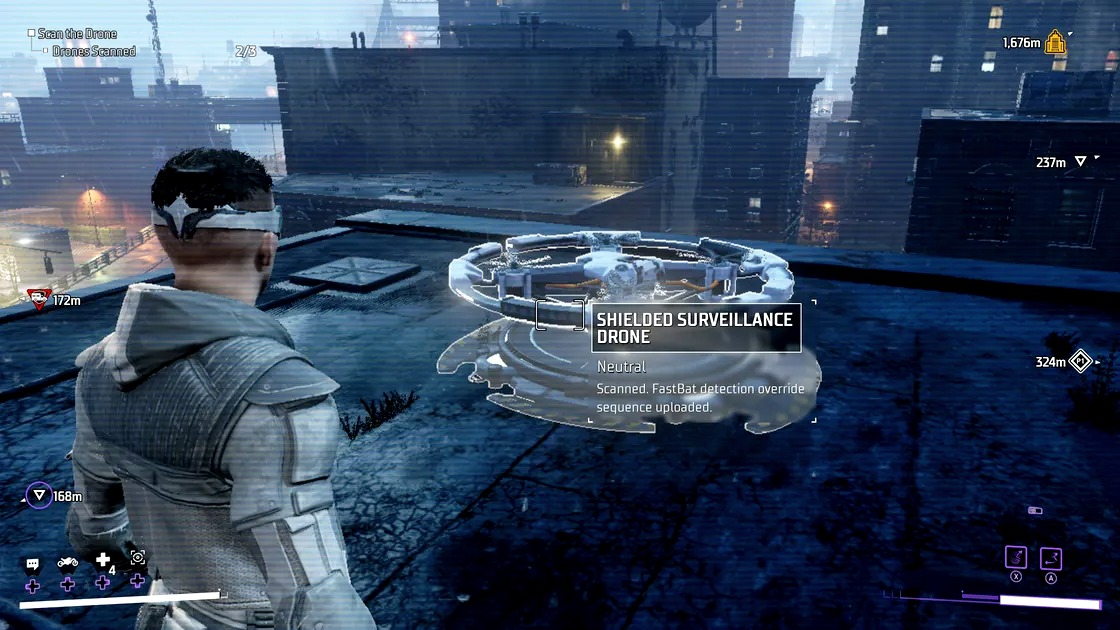Click the Shielded Surveillance Drone scan label

pyautogui.click(x=696, y=329)
